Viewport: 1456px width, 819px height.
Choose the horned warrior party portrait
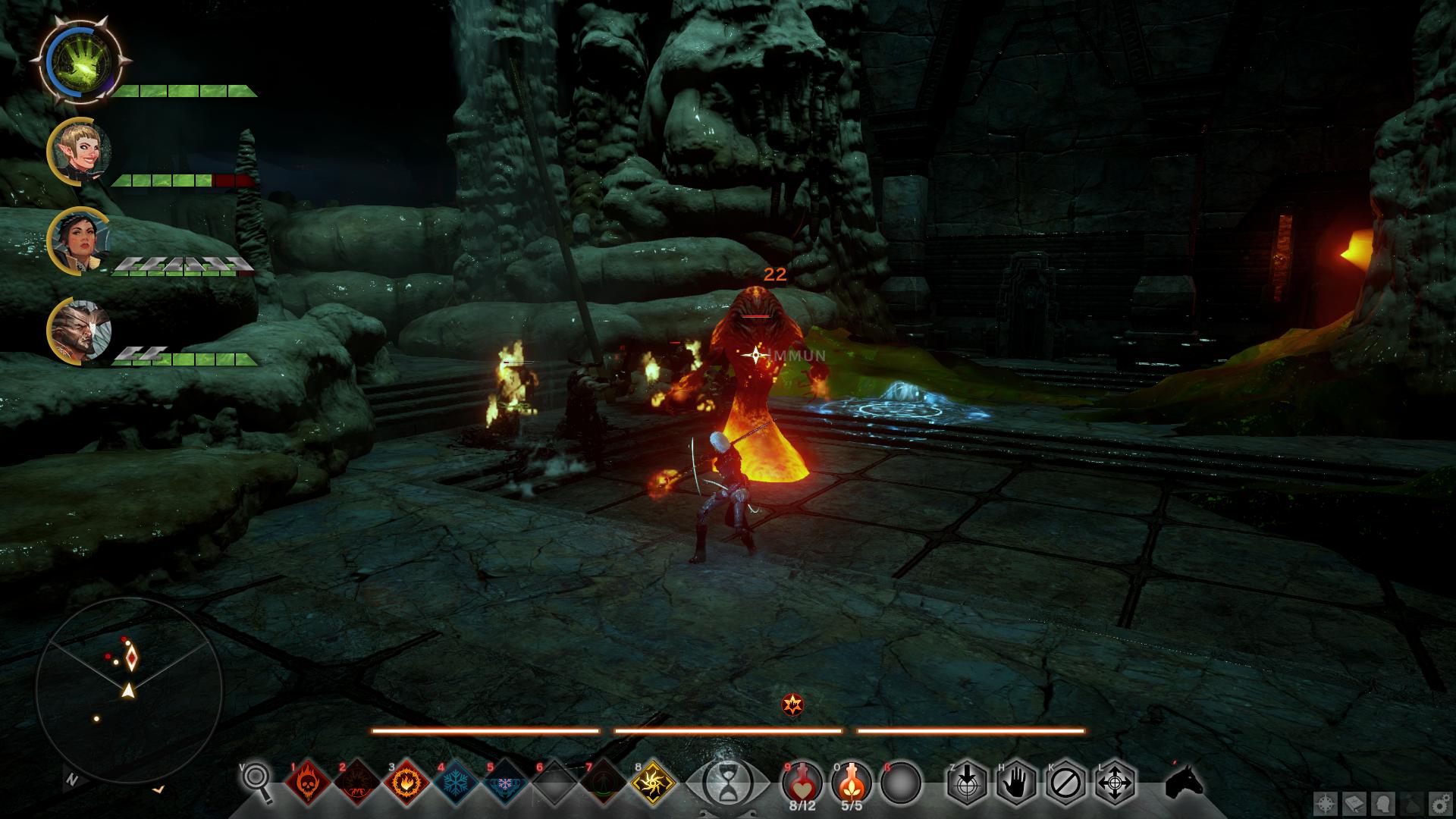80,331
